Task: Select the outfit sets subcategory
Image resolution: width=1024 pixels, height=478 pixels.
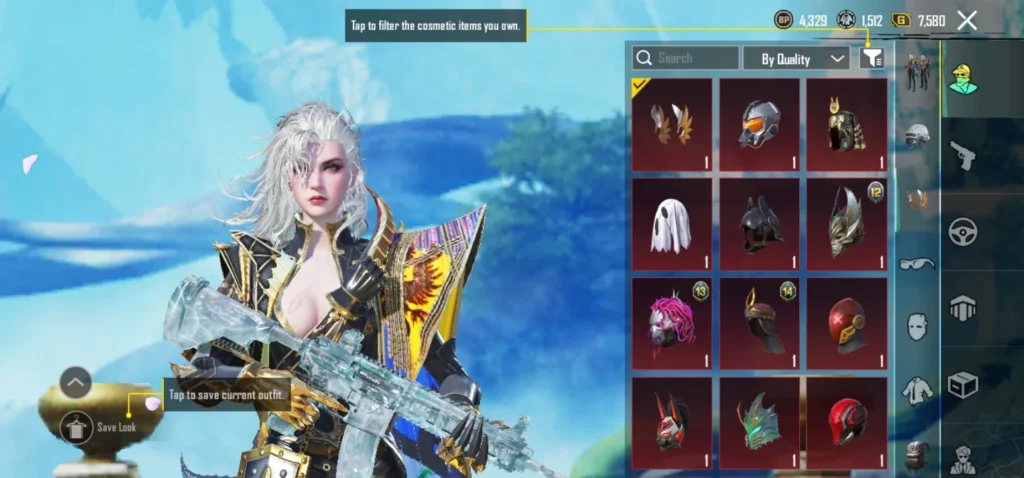Action: click(917, 72)
